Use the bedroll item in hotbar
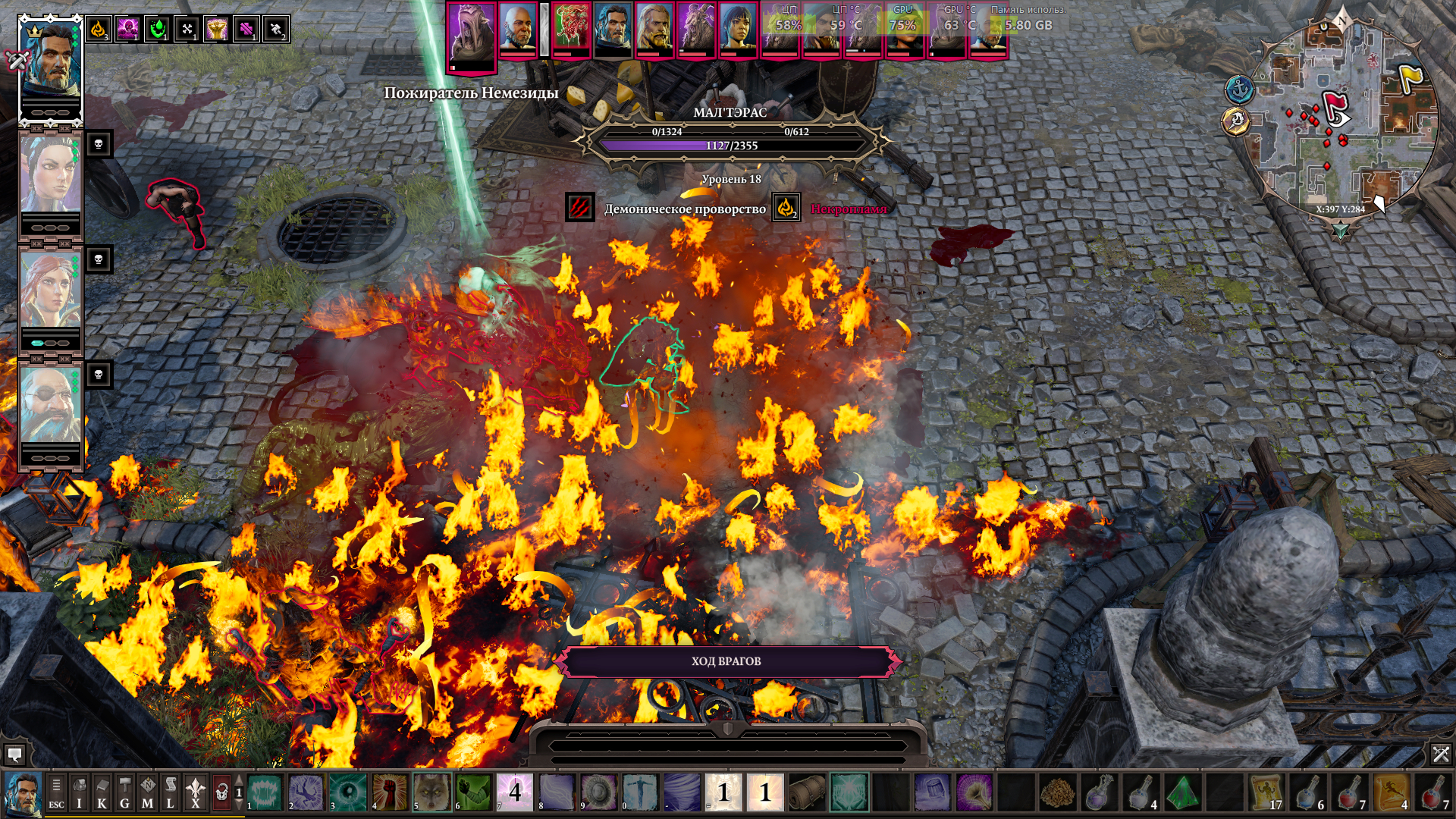This screenshot has width=1456, height=819. tap(807, 792)
